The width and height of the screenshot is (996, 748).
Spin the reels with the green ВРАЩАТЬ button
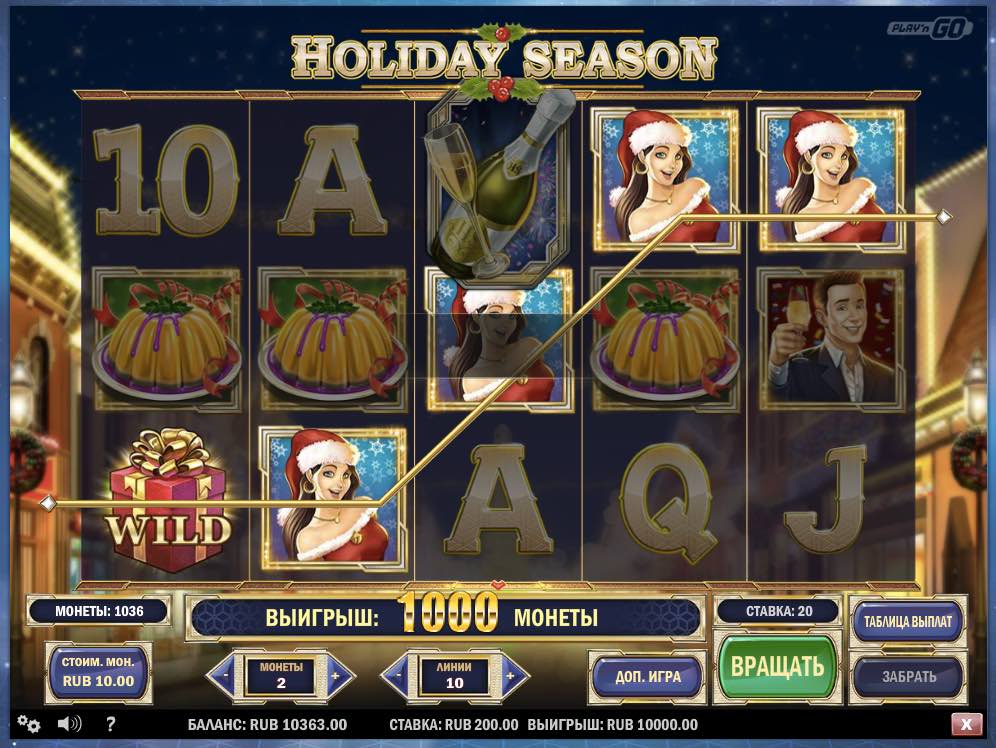(x=777, y=666)
